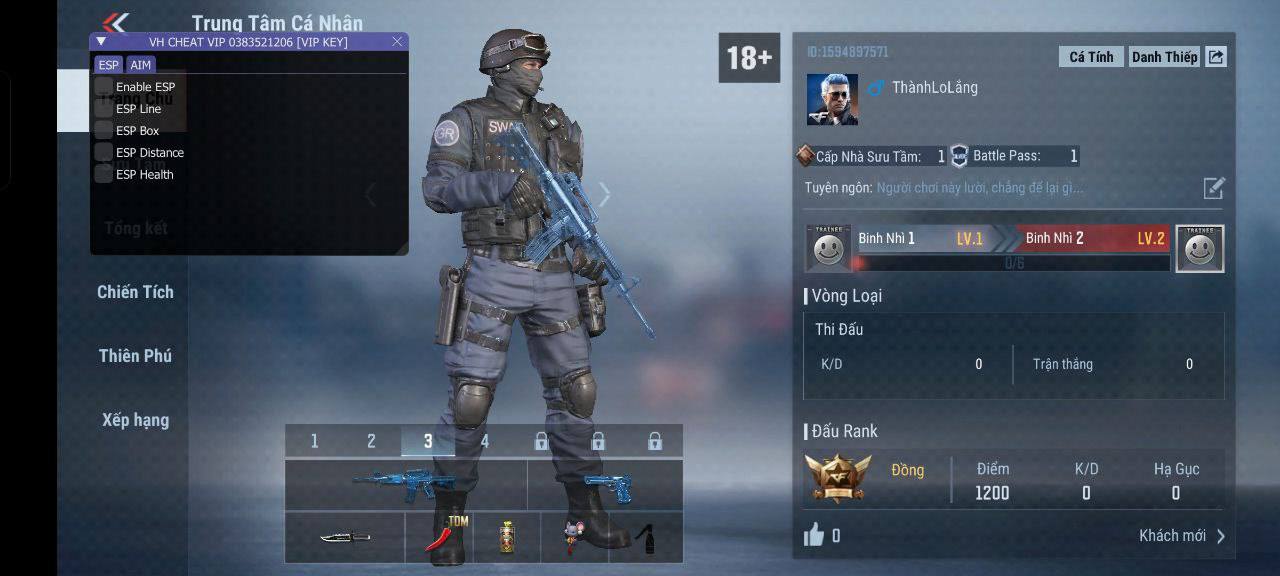Viewport: 1280px width, 576px height.
Task: Click the share profile icon
Action: [x=1216, y=57]
